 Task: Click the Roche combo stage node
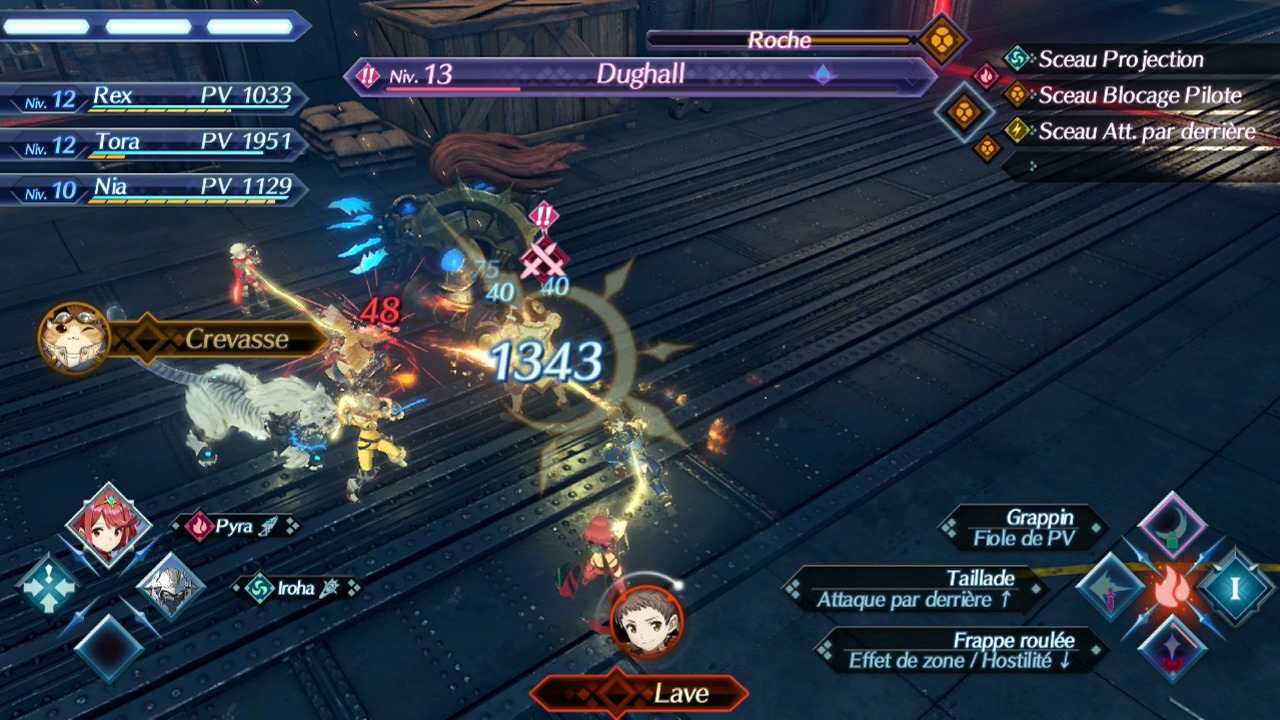[x=941, y=40]
